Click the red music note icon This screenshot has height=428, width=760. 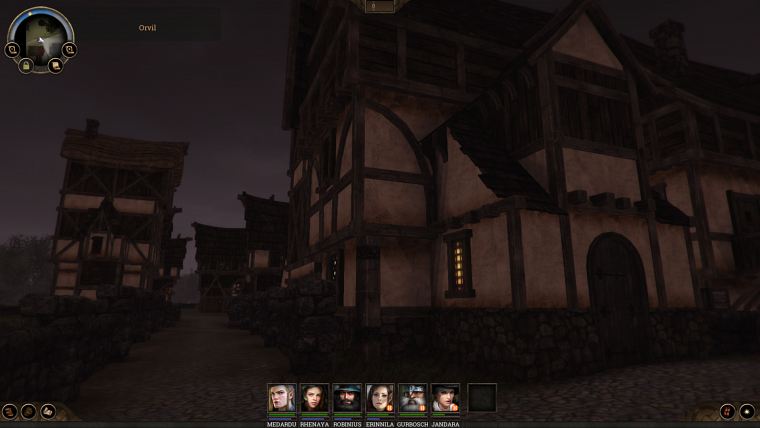point(727,411)
